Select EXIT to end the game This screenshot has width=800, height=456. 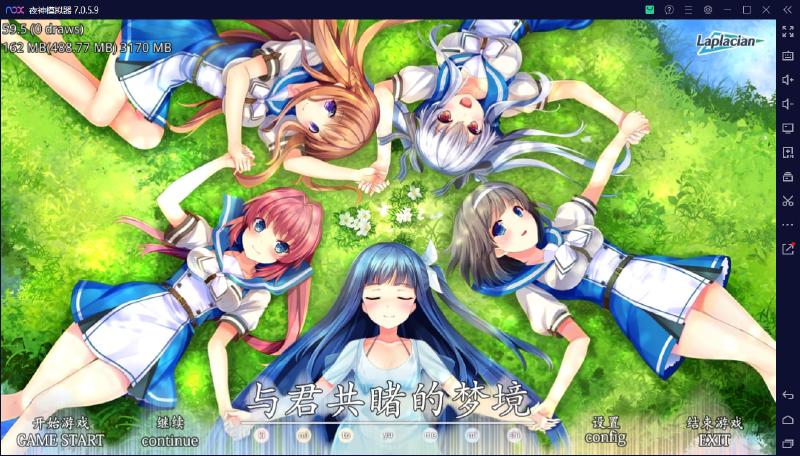[x=714, y=438]
